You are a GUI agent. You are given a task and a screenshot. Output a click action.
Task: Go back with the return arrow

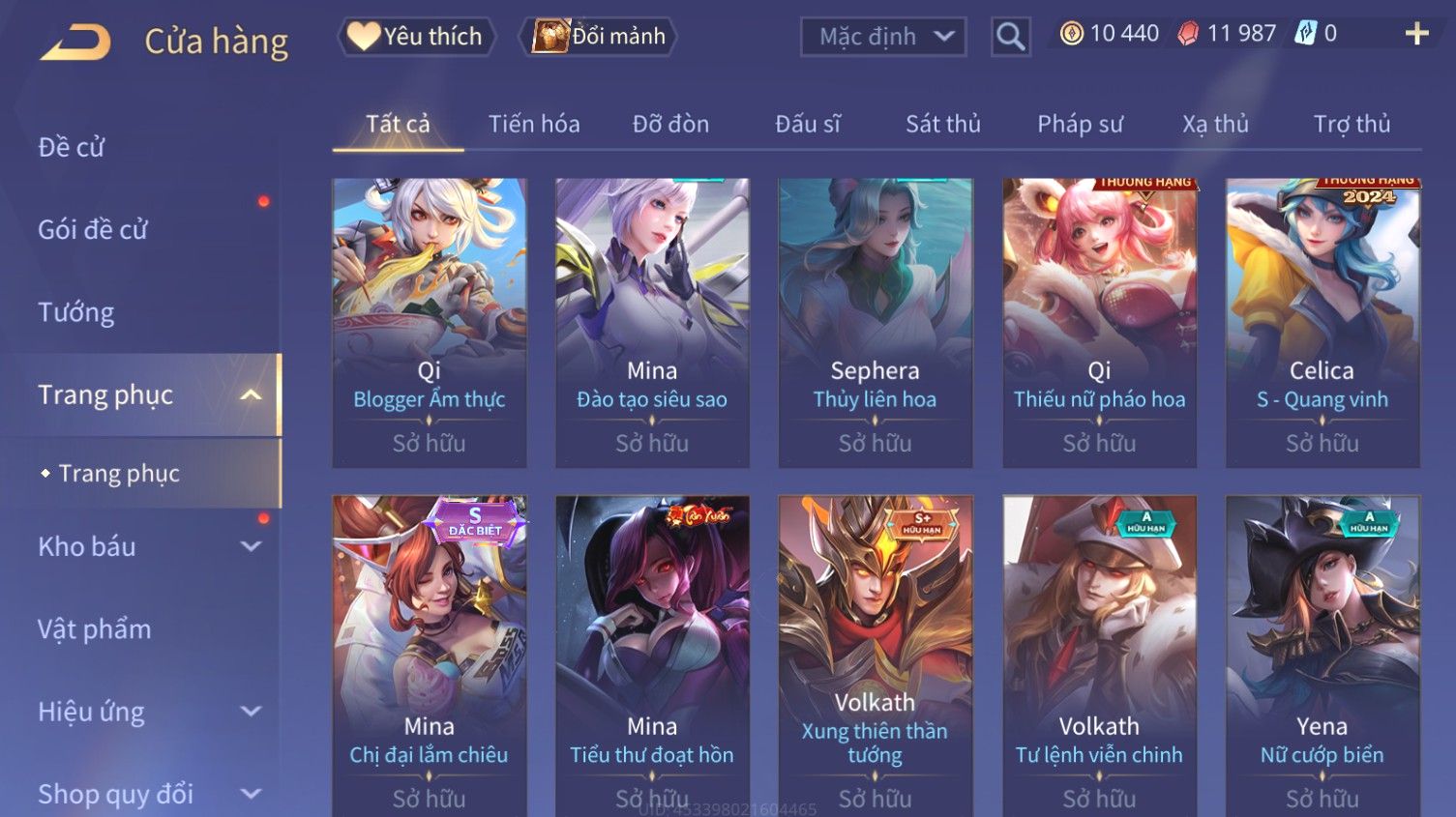[x=75, y=43]
